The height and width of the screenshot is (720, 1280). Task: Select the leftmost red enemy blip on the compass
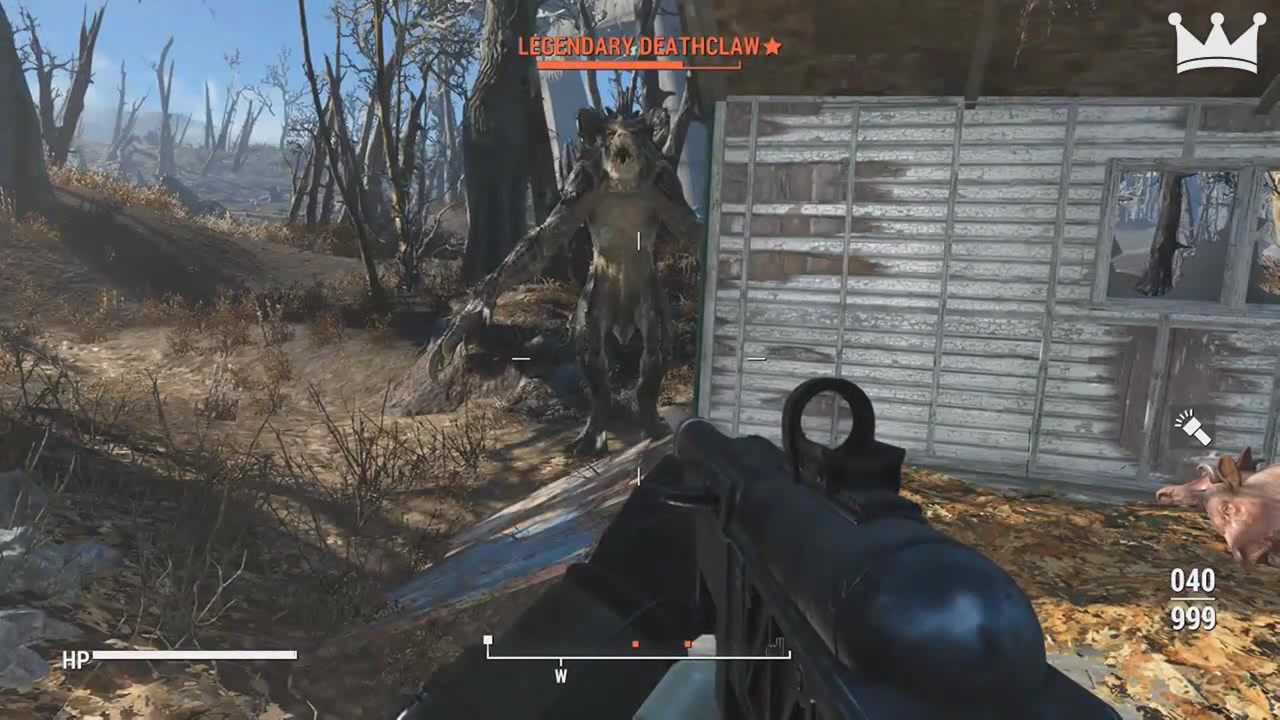tap(635, 645)
